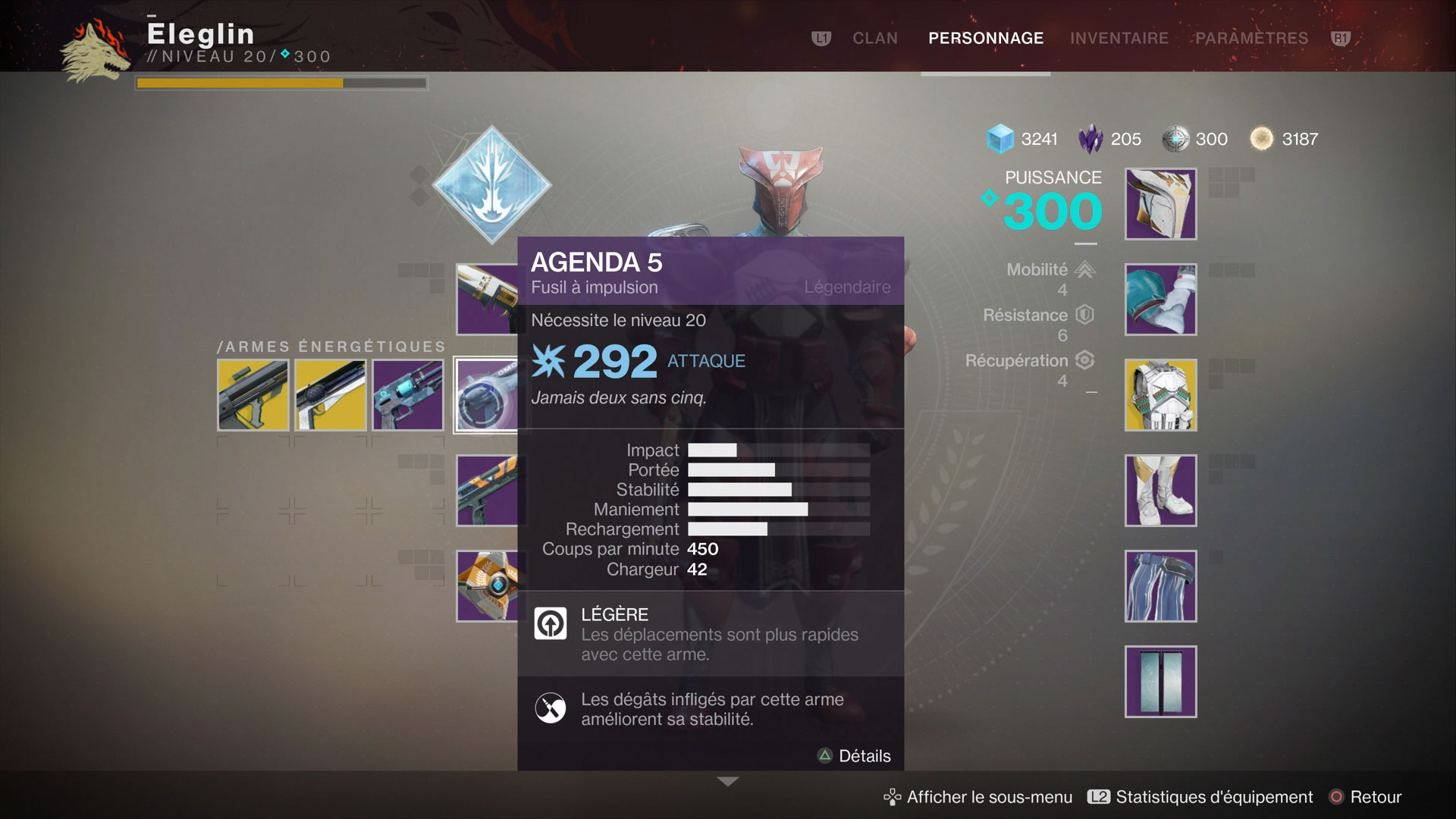Open the Ghost shell equipment slot
Screen dimensions: 1456x819
[487, 586]
